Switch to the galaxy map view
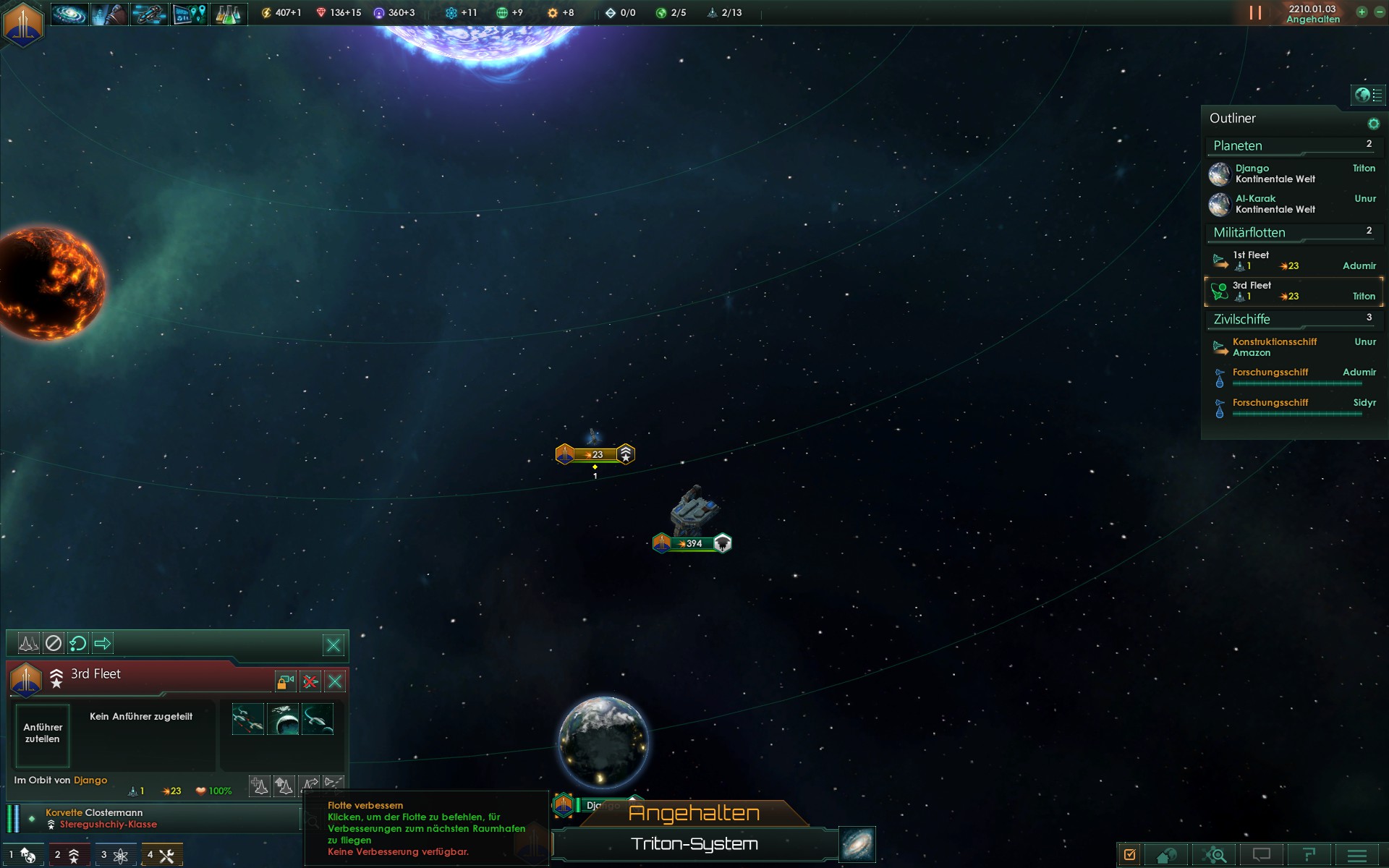The image size is (1389, 868). tap(858, 844)
